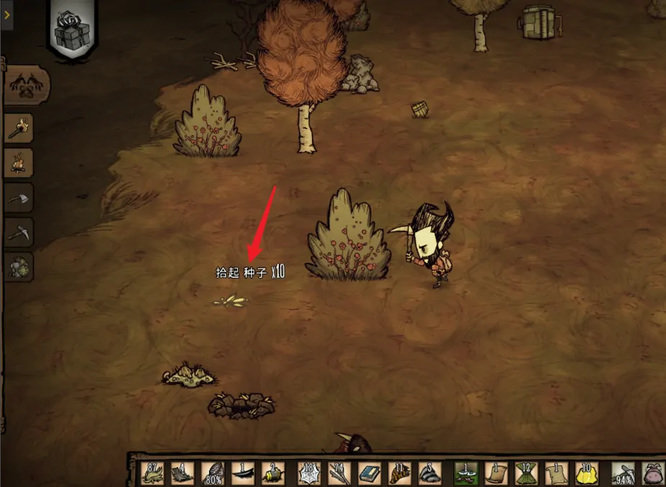
Task: Choose the 80% durability item slot
Action: point(215,472)
